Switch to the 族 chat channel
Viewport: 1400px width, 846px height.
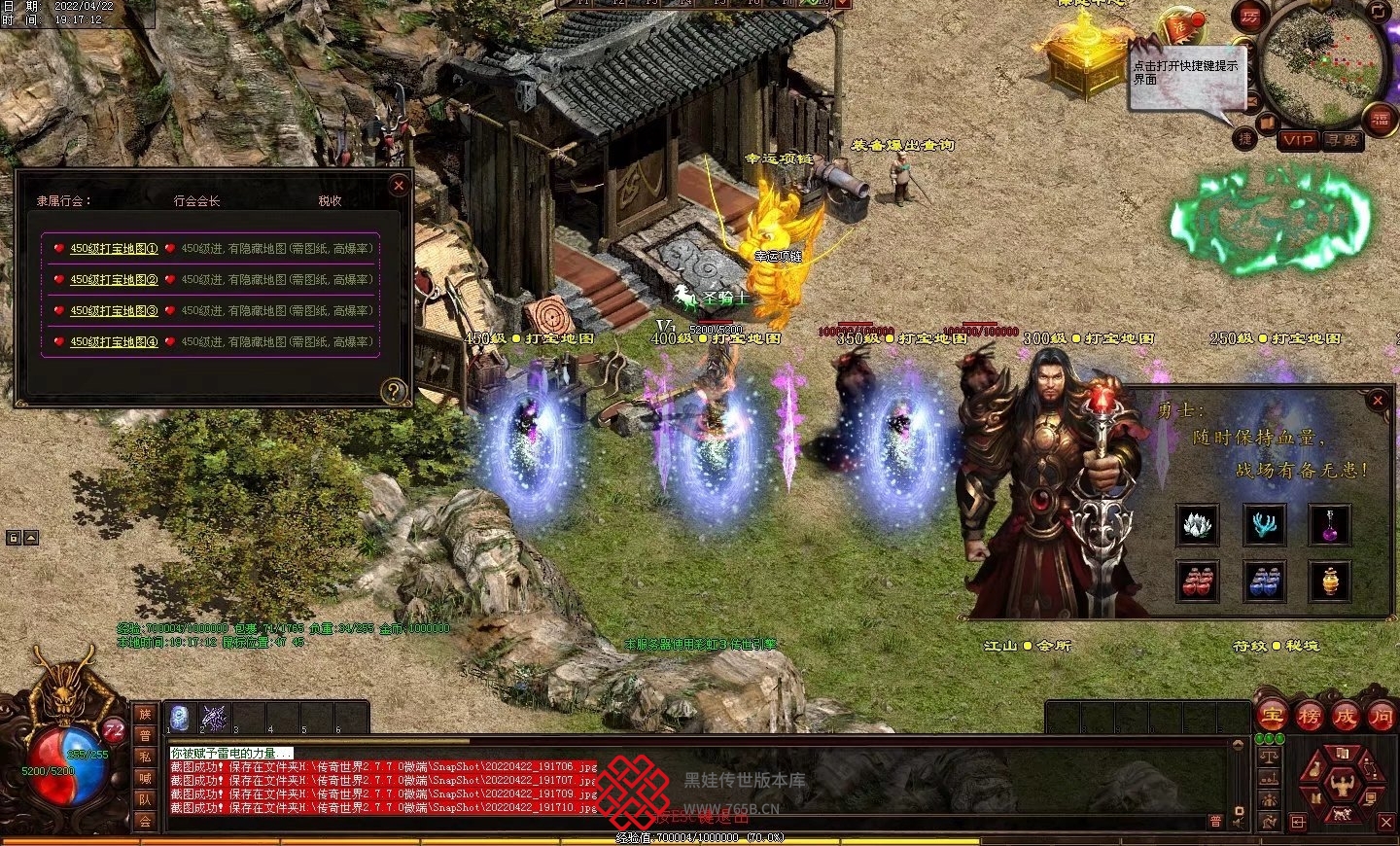pyautogui.click(x=145, y=714)
